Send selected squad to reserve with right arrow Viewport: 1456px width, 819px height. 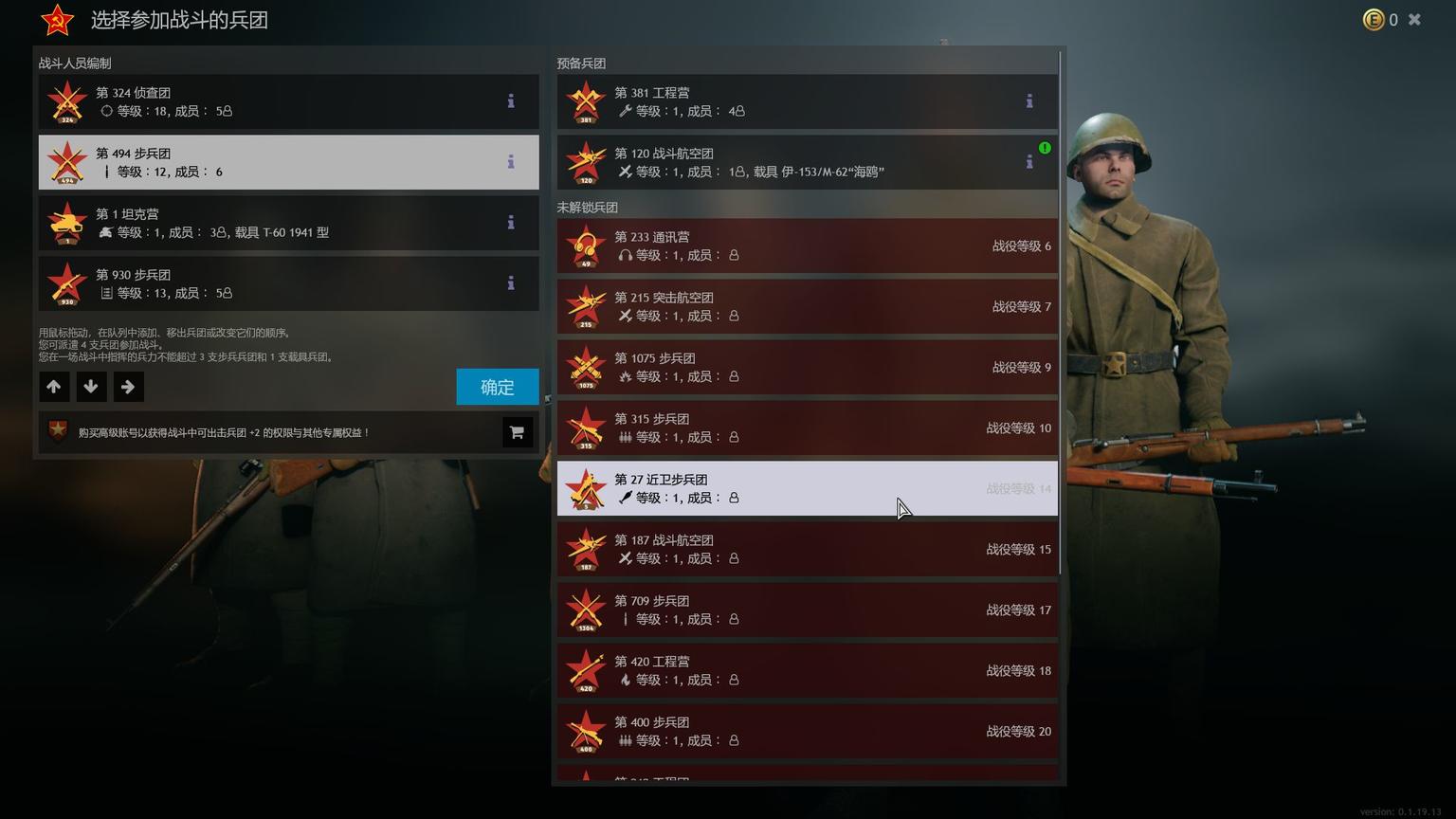pos(128,387)
